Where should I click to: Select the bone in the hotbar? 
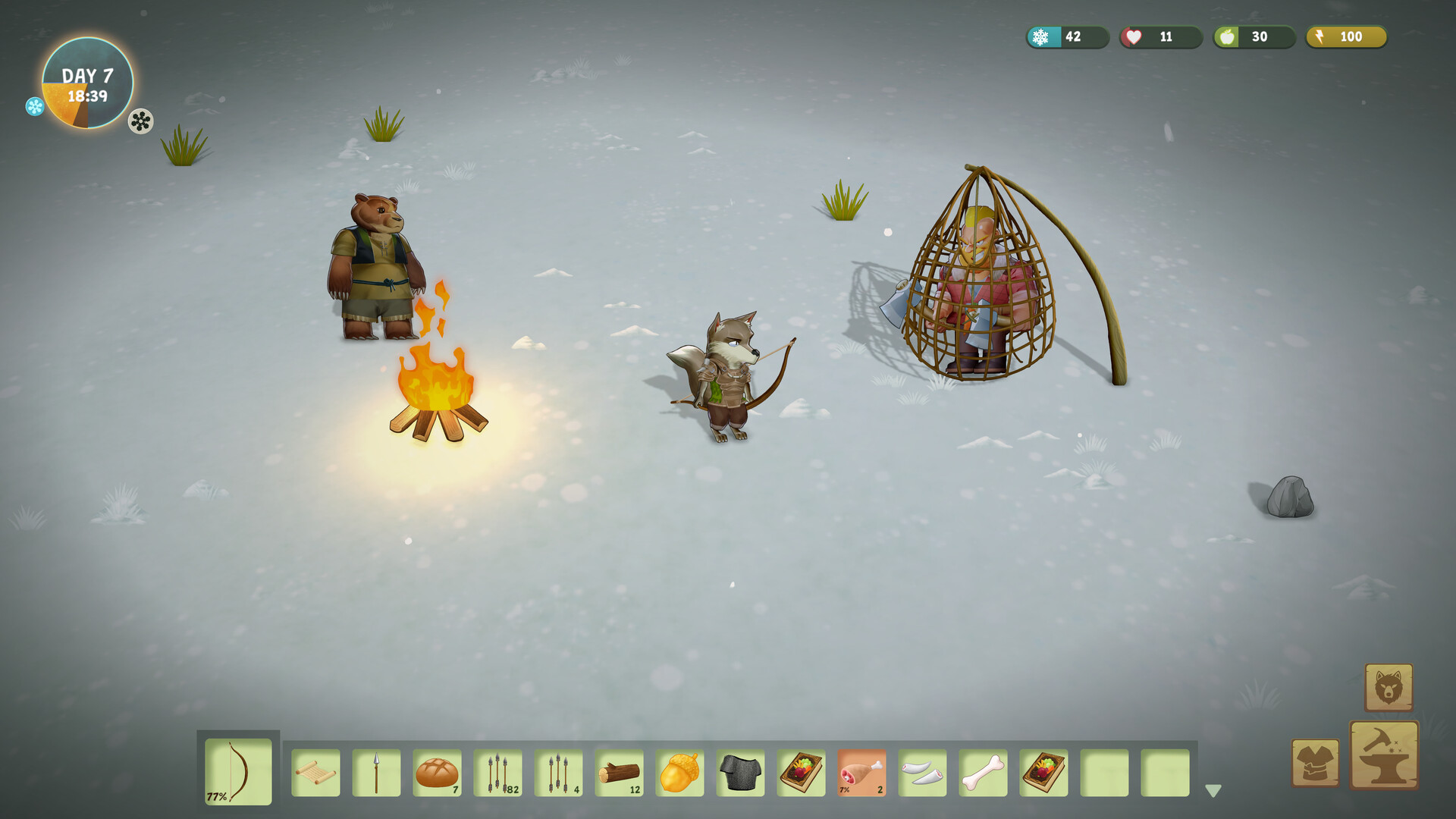point(983,773)
